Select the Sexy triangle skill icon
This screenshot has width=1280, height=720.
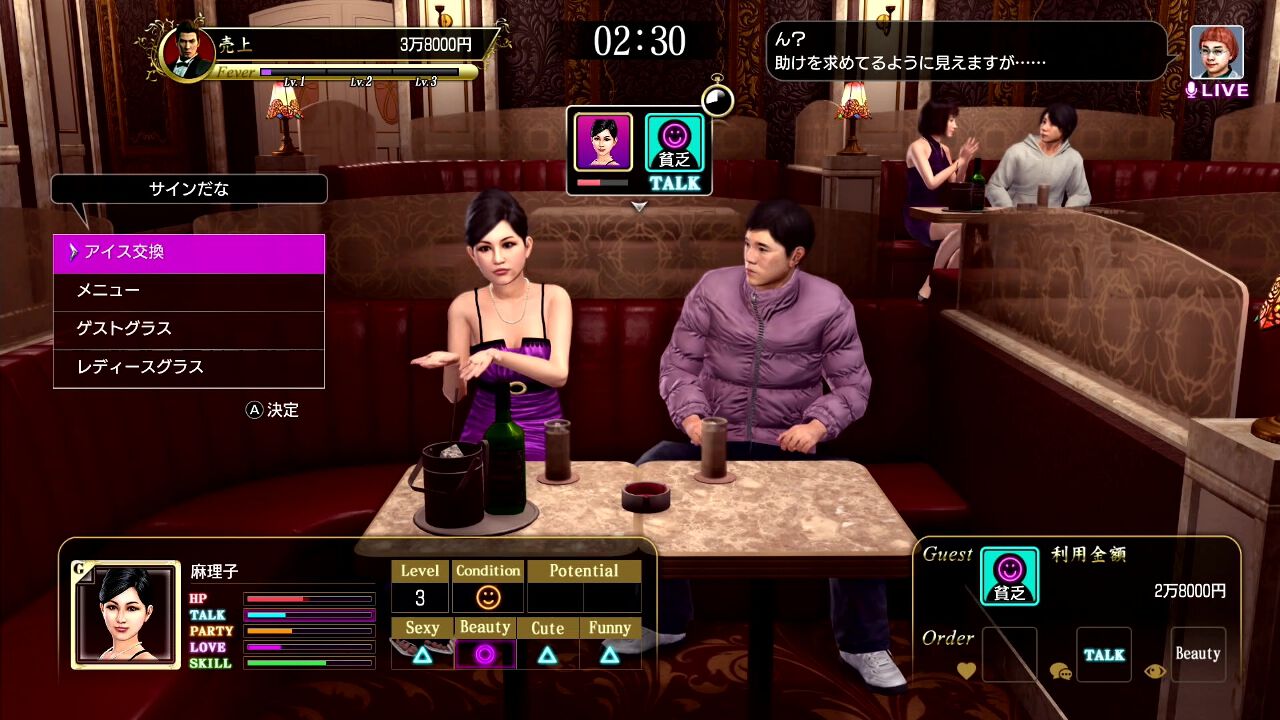pos(421,656)
